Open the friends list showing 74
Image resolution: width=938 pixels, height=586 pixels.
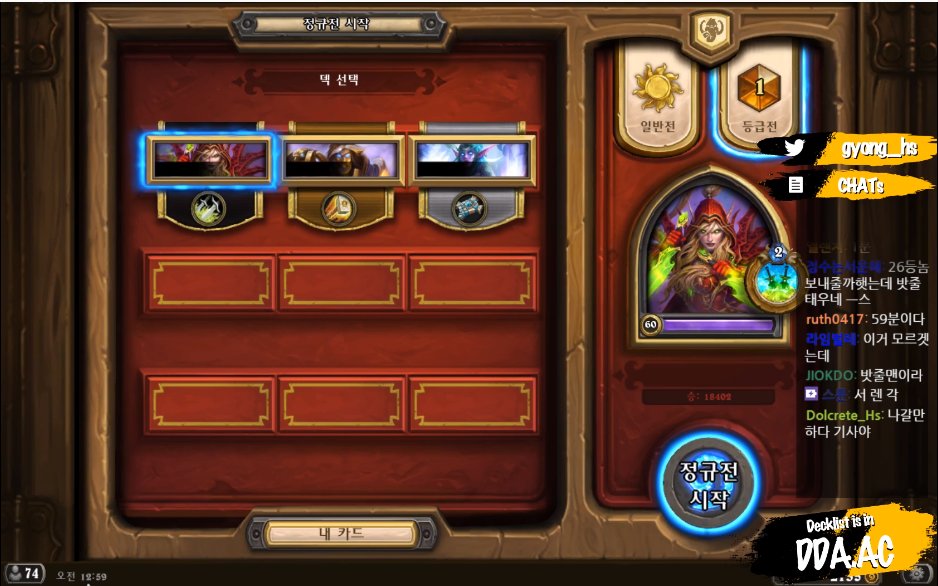tap(24, 573)
